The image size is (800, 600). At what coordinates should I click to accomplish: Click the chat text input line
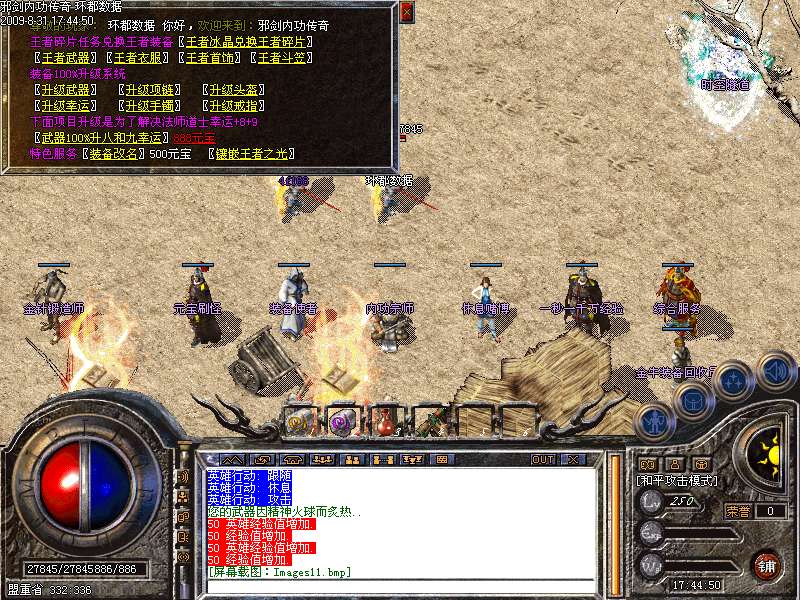pos(400,585)
